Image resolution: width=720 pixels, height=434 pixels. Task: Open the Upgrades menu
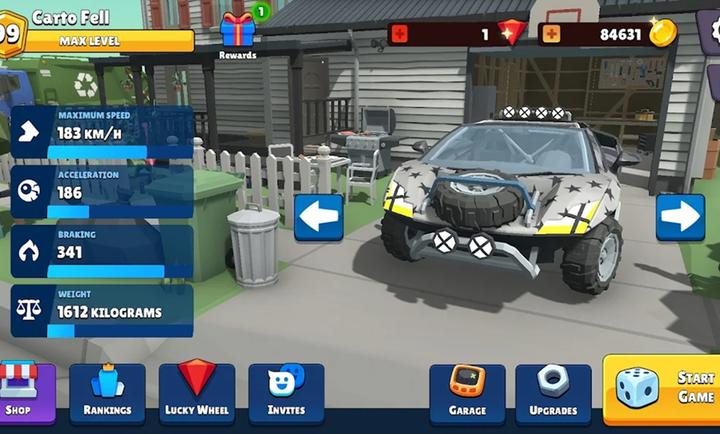[x=553, y=392]
